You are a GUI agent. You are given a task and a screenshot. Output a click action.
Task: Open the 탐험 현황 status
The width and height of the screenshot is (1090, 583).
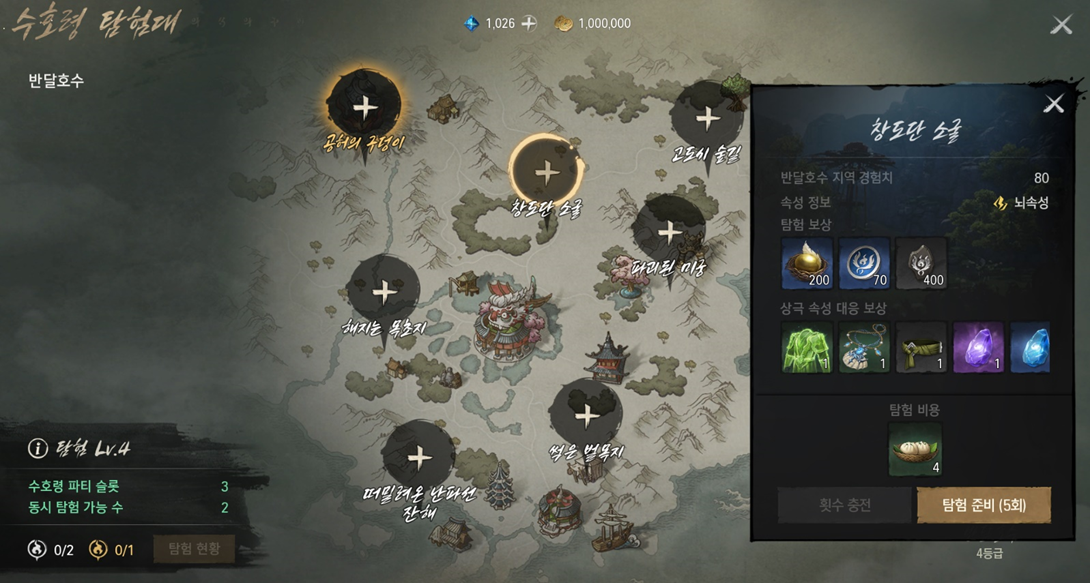pos(194,549)
